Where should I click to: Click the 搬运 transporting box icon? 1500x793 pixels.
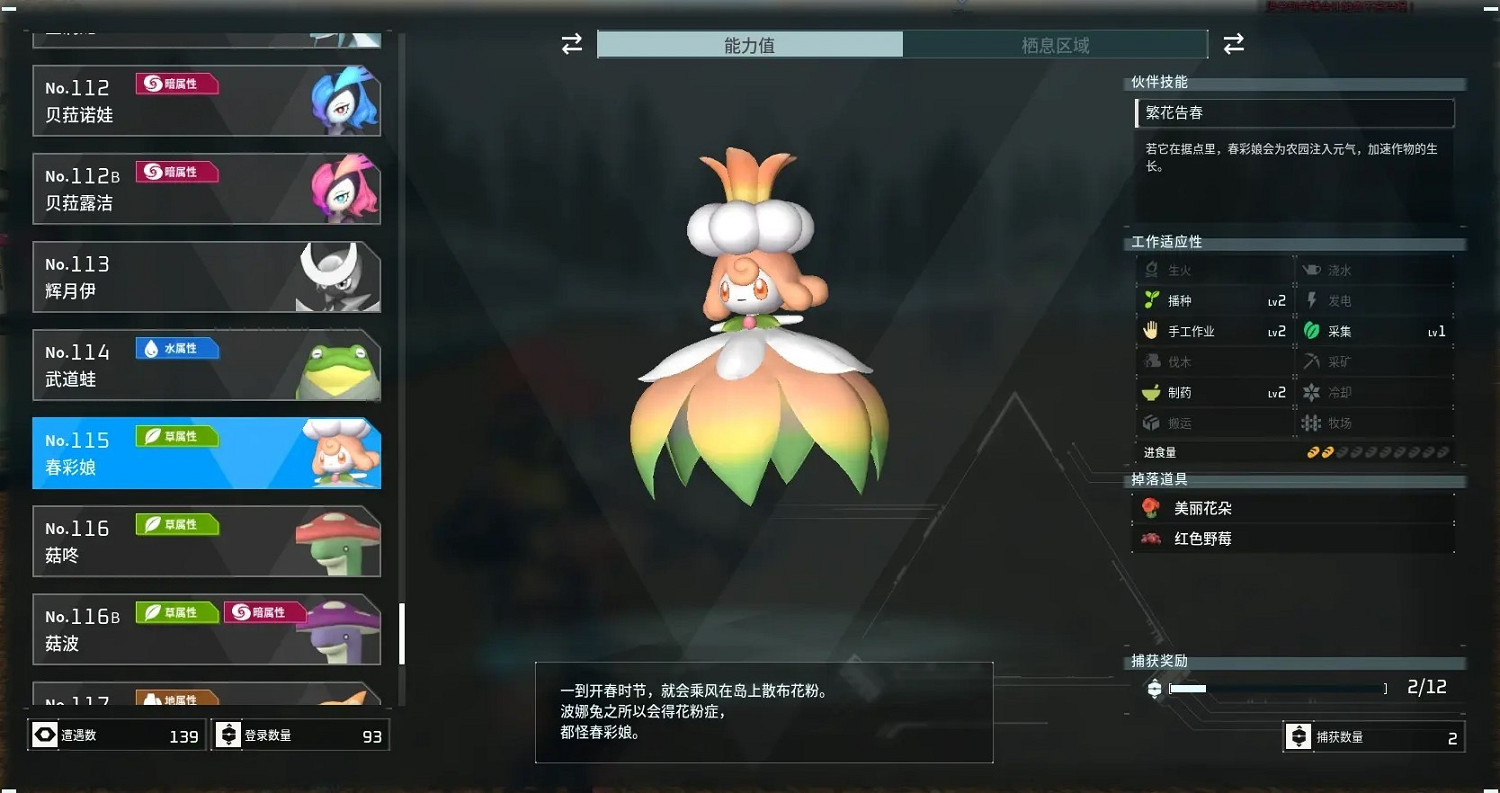pyautogui.click(x=1152, y=423)
